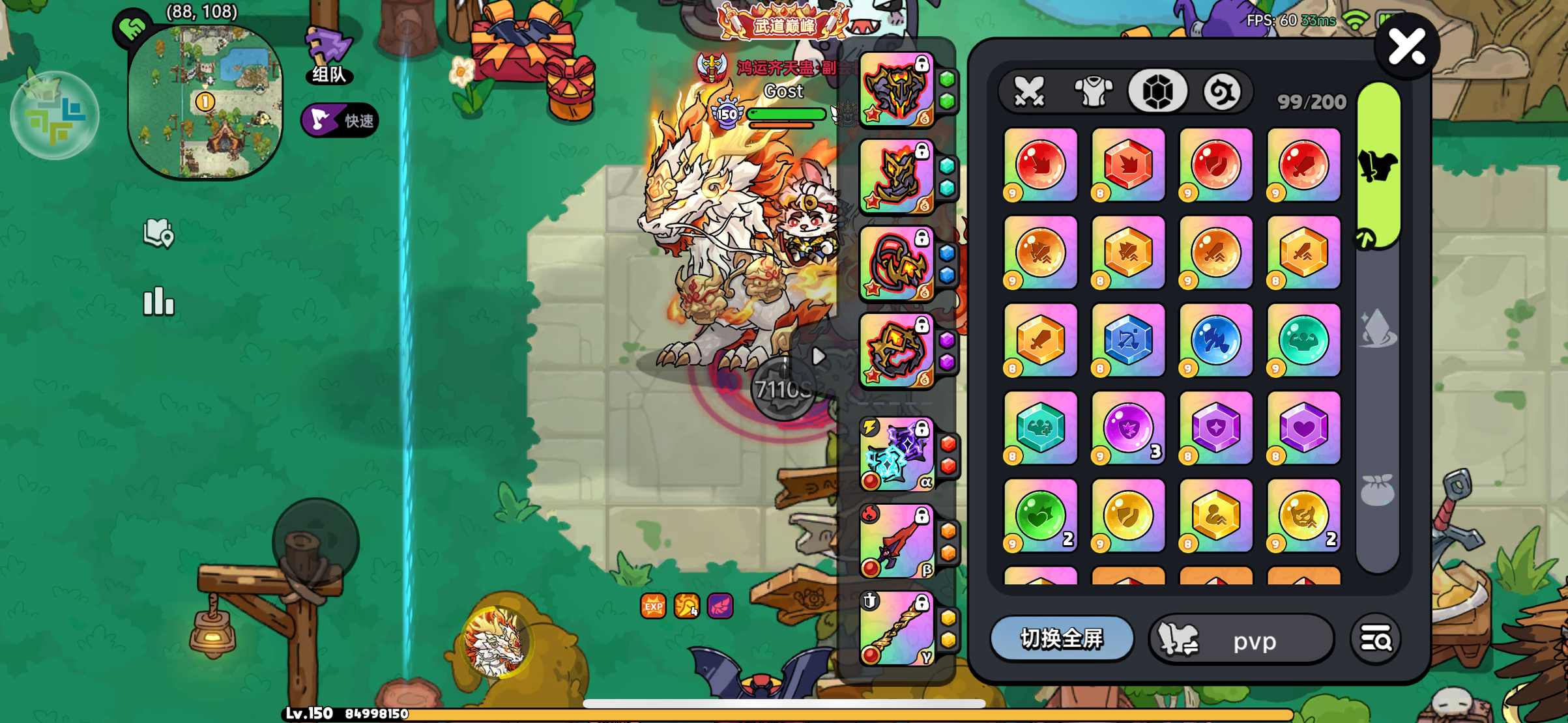Select the equipped flaming helmet slot
The image size is (1568, 723).
point(897,89)
